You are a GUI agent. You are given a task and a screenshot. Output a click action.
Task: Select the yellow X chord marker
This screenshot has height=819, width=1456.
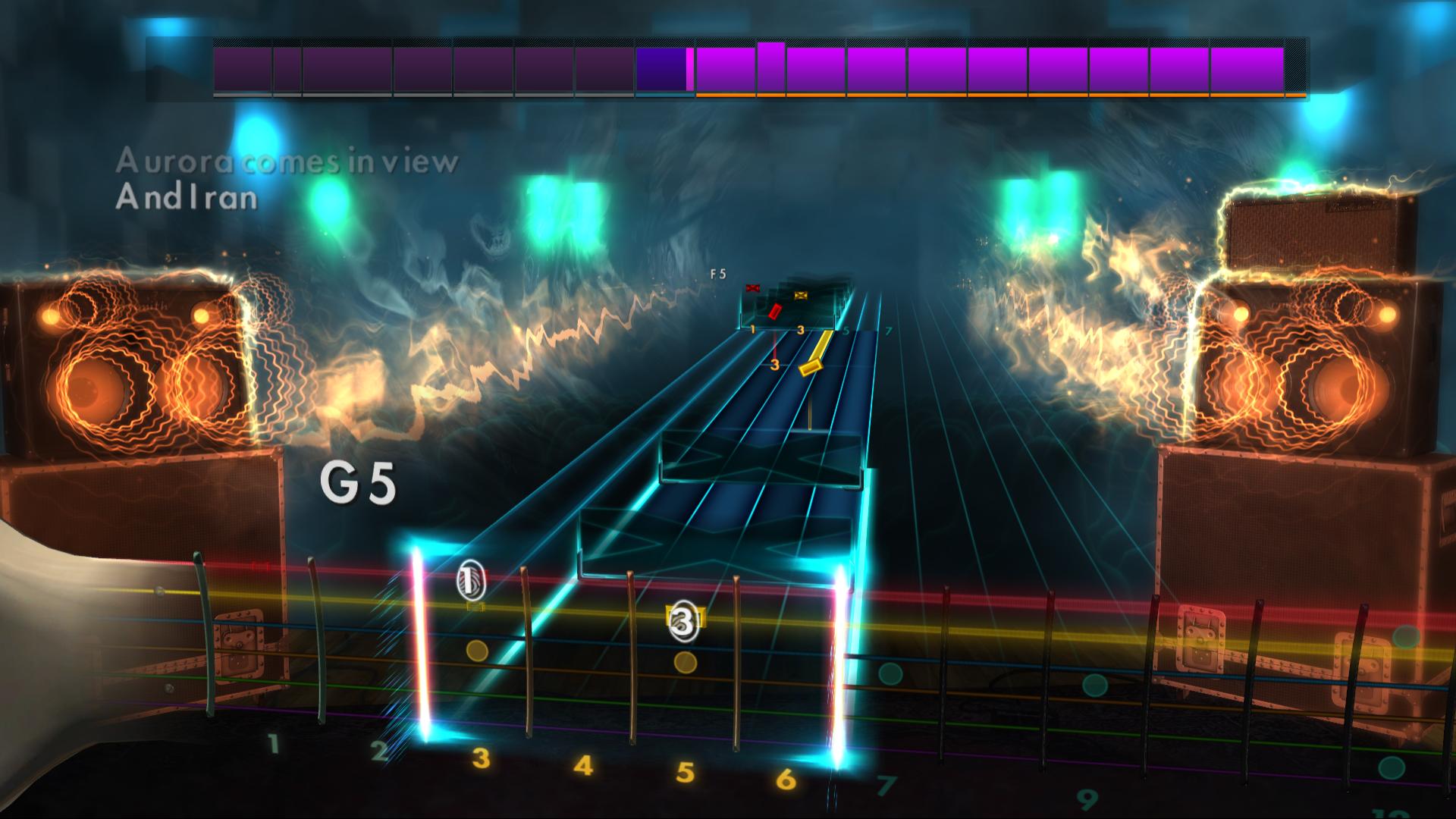click(800, 295)
